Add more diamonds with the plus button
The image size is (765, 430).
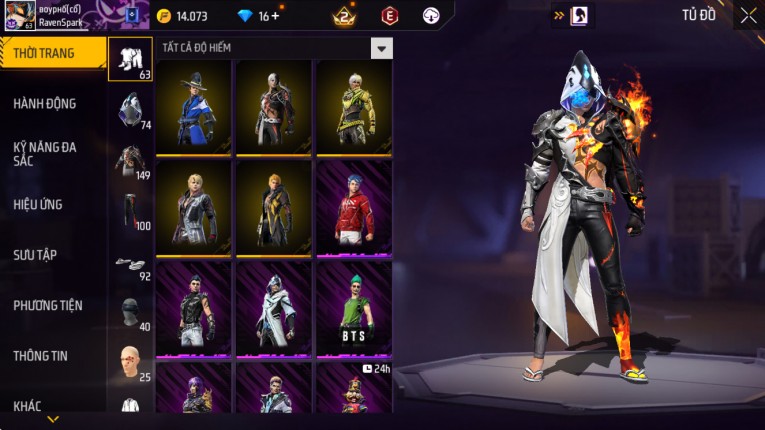pyautogui.click(x=275, y=16)
